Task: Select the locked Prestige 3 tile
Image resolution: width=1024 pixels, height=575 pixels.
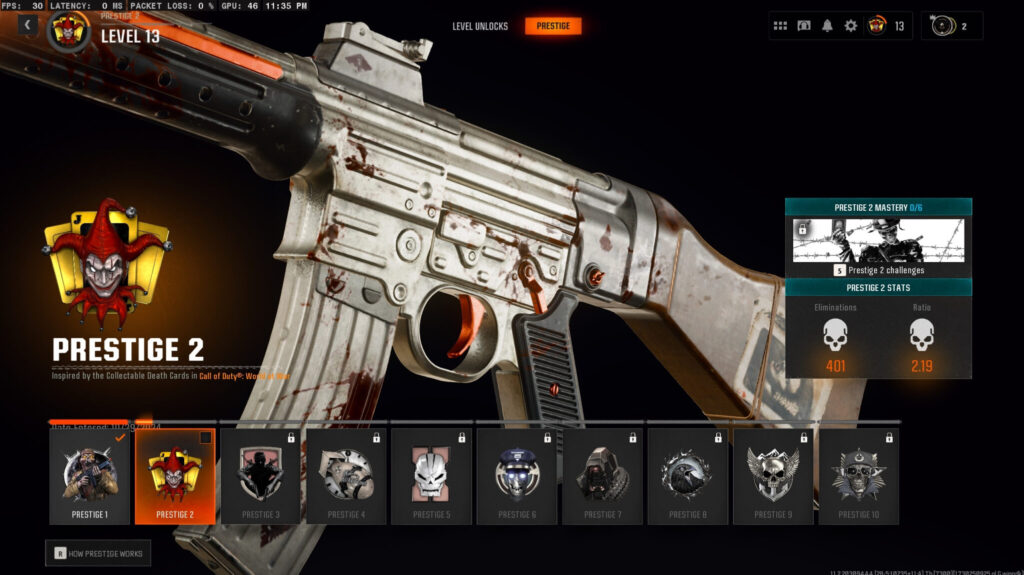Action: 260,476
